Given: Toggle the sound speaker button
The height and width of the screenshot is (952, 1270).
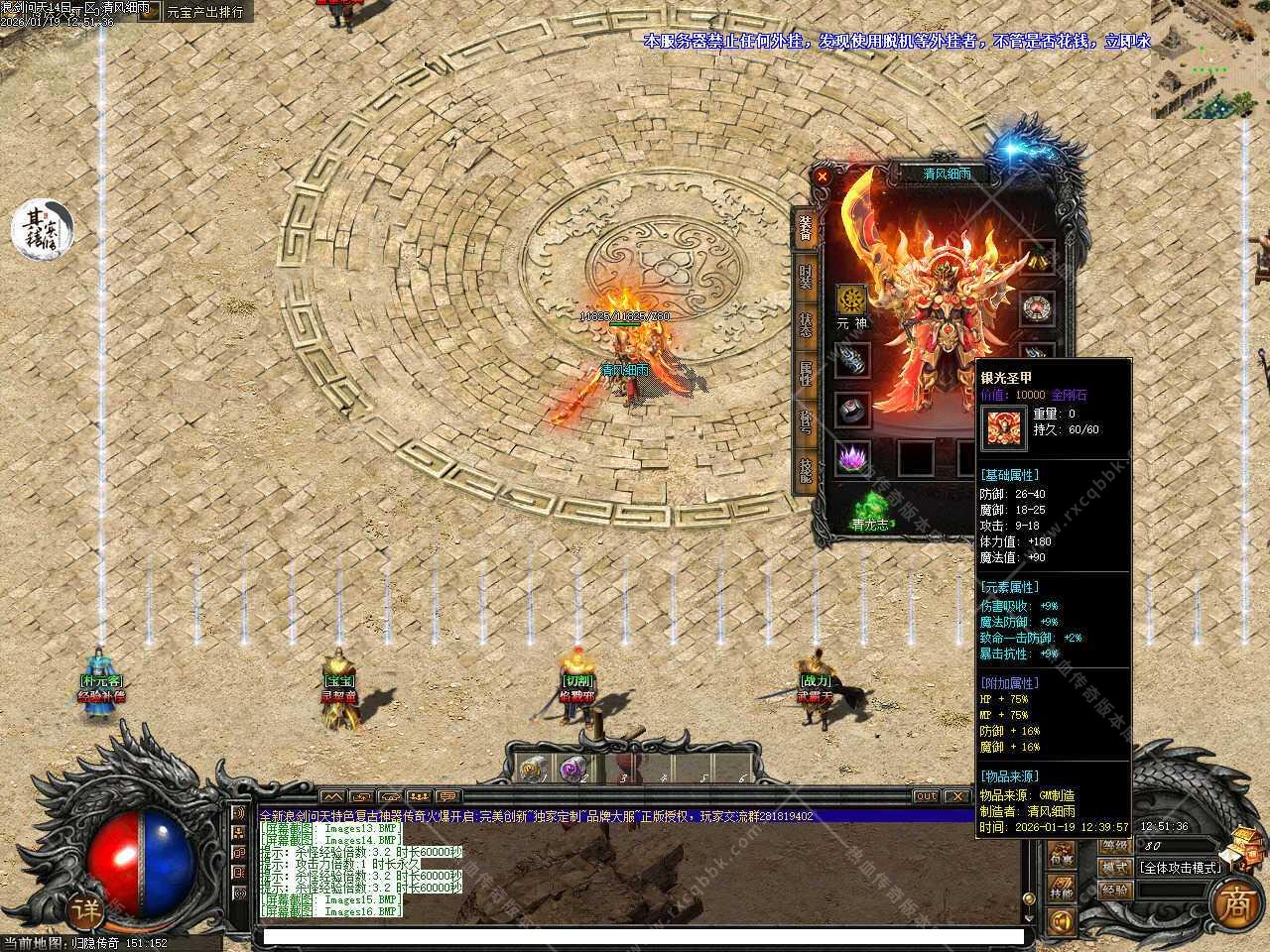Looking at the screenshot, I should pos(1062,922).
